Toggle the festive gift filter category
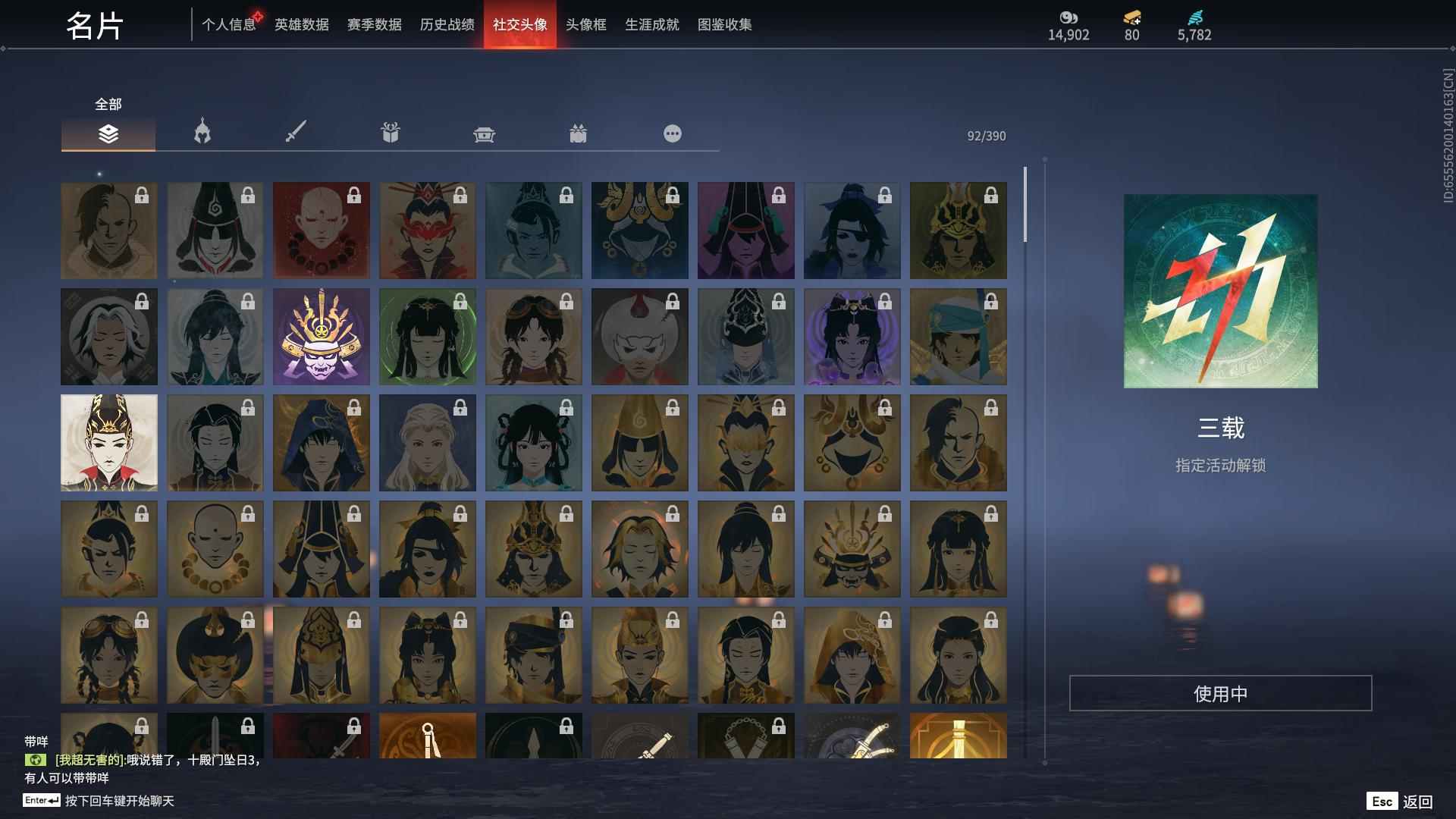This screenshot has height=819, width=1456. 578,133
